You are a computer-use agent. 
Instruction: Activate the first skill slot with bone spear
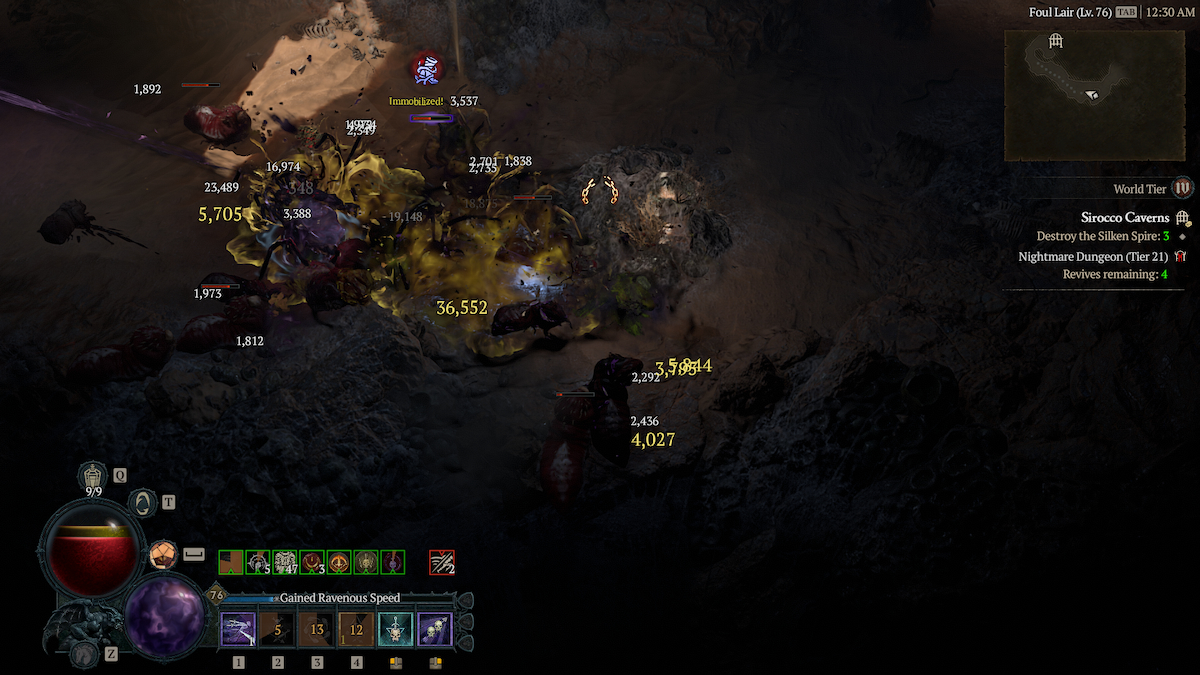(238, 630)
